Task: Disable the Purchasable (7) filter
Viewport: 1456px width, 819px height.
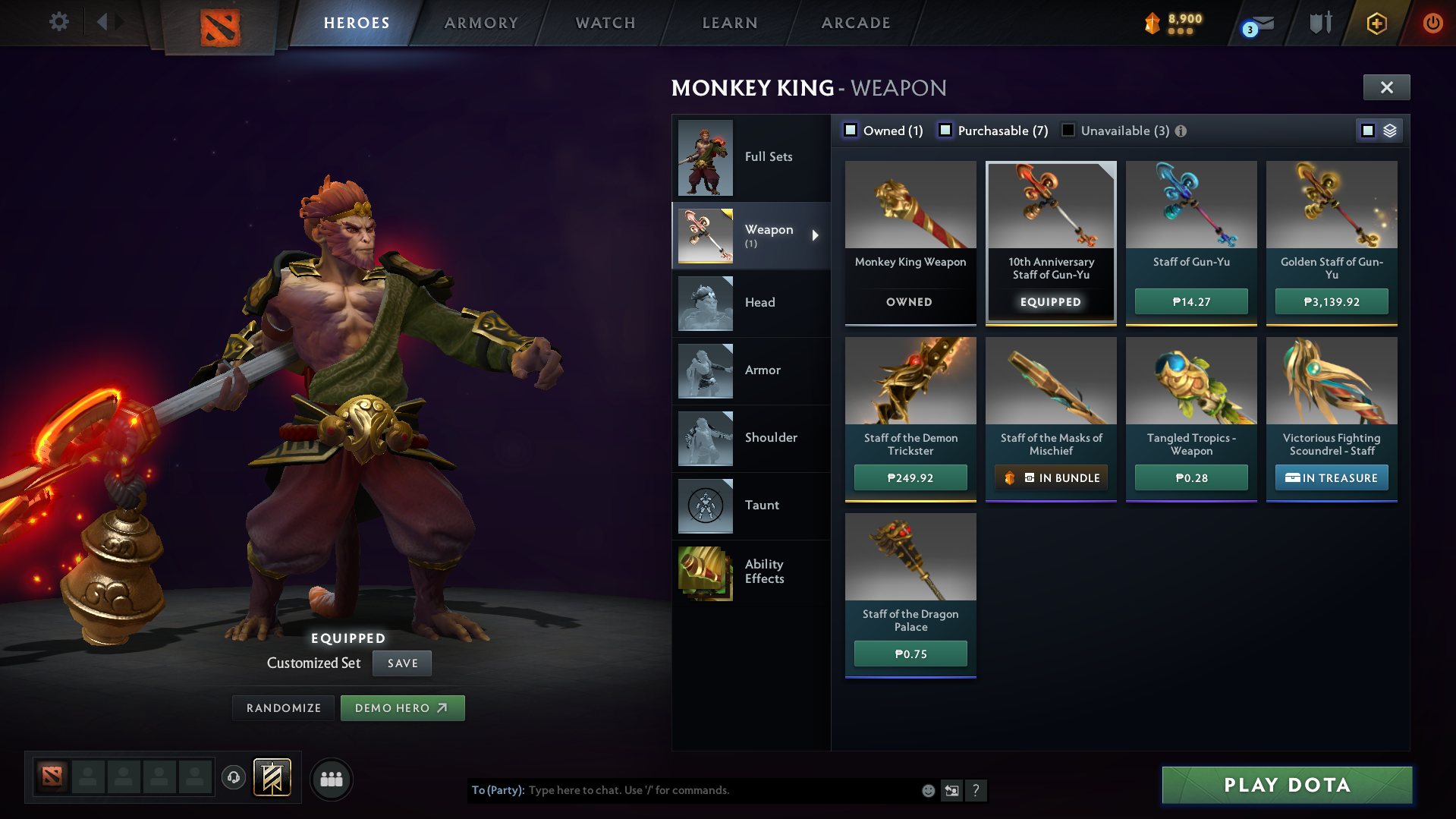Action: click(945, 130)
